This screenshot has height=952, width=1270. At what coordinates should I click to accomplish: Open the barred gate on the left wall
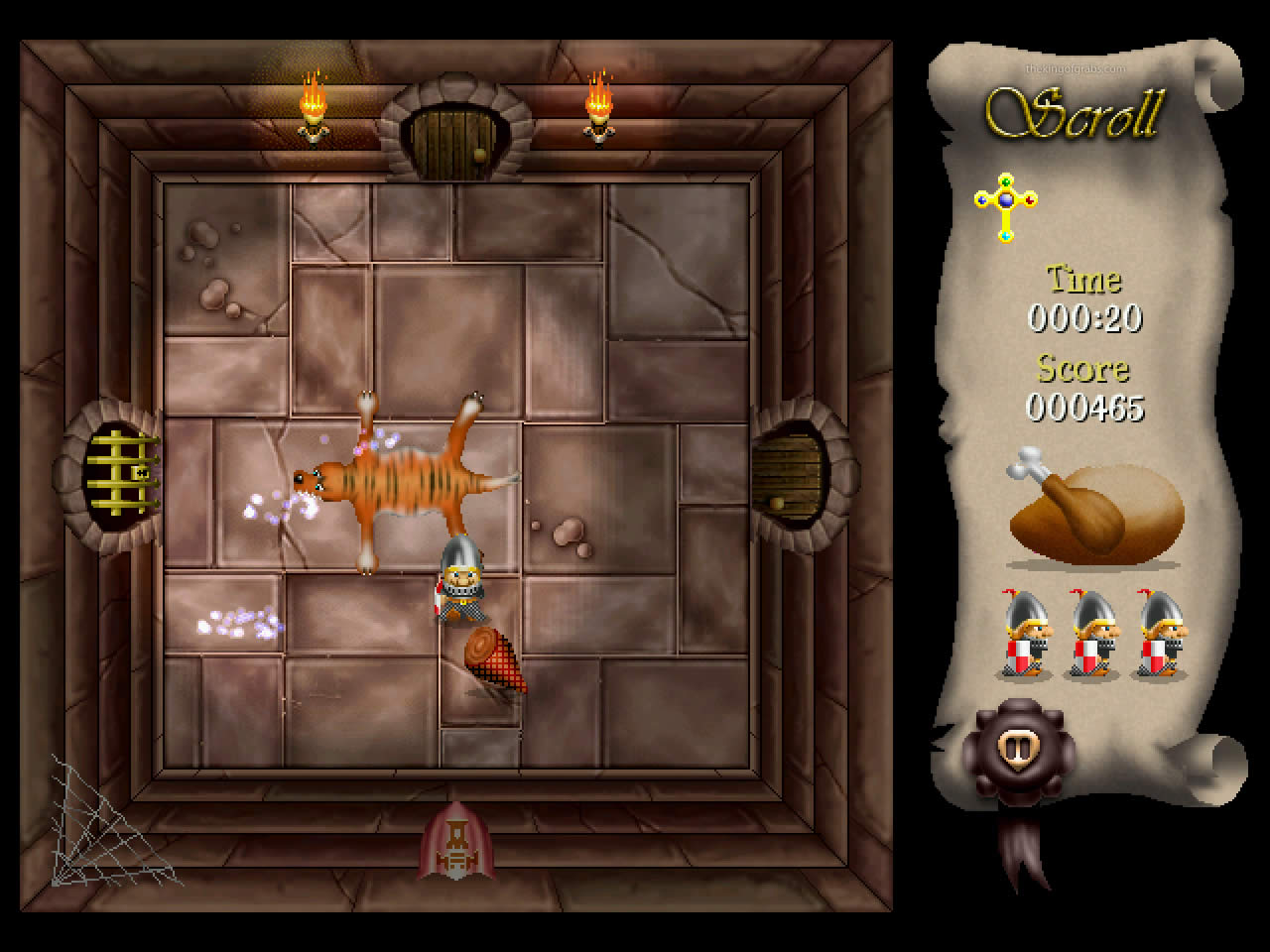121,474
